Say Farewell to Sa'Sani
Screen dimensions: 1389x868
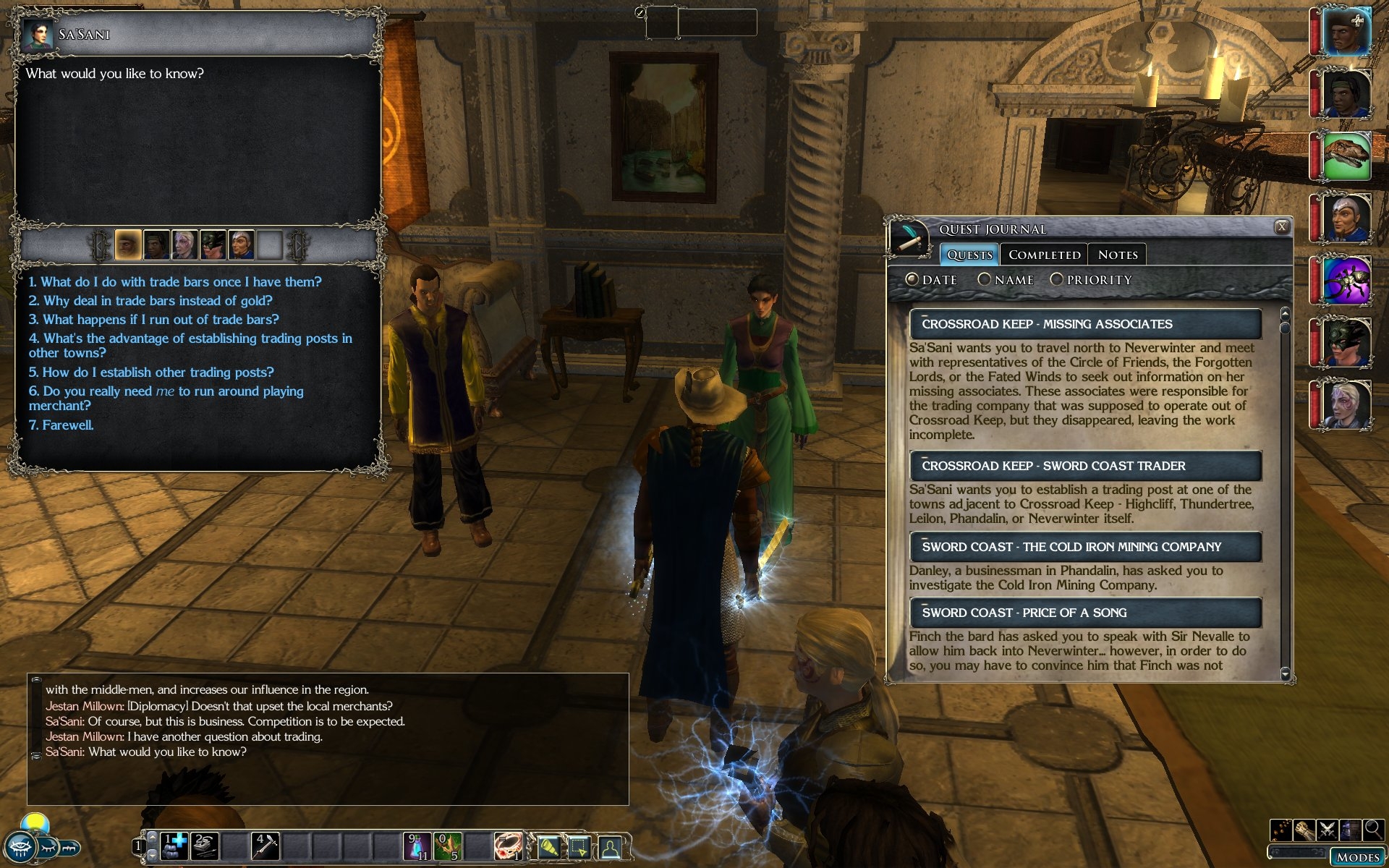61,425
